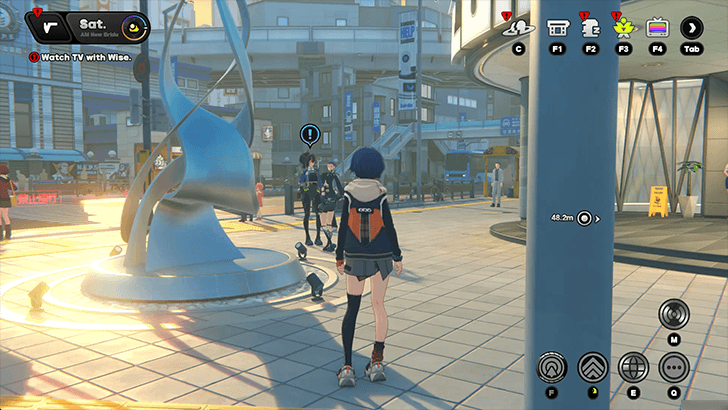This screenshot has height=410, width=728.
Task: Tap the double chevron sprint button
Action: tap(592, 367)
